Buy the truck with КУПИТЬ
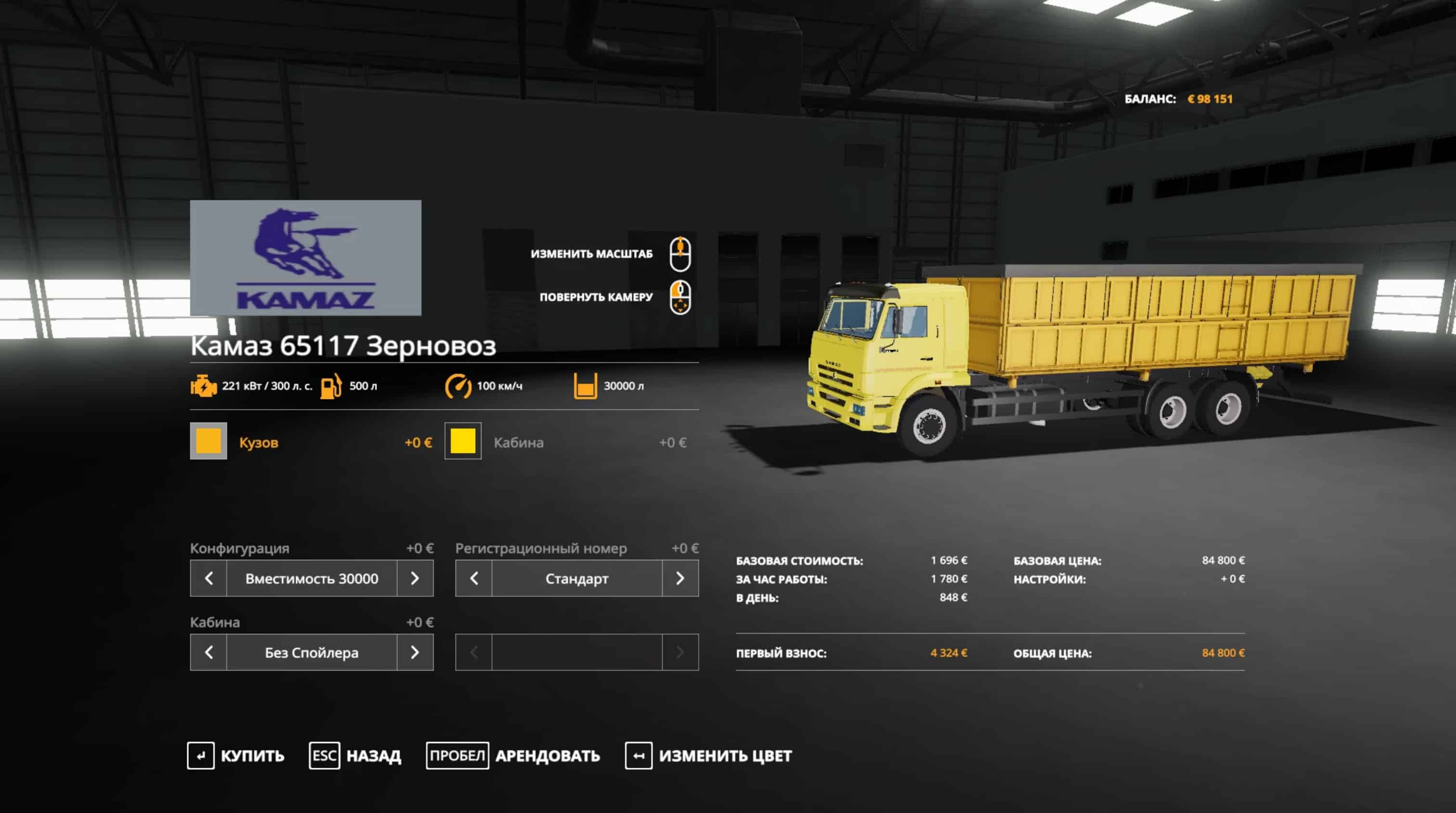1456x813 pixels. coord(236,755)
